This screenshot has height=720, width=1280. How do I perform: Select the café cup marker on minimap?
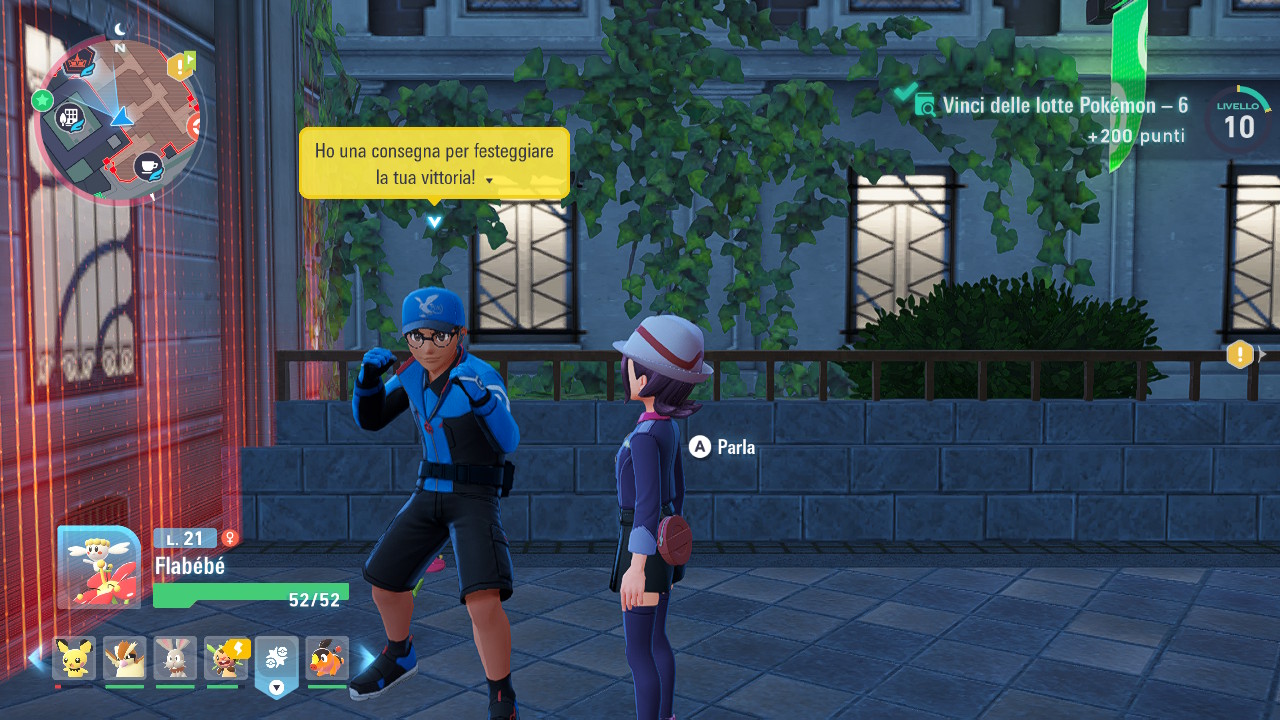pyautogui.click(x=148, y=165)
